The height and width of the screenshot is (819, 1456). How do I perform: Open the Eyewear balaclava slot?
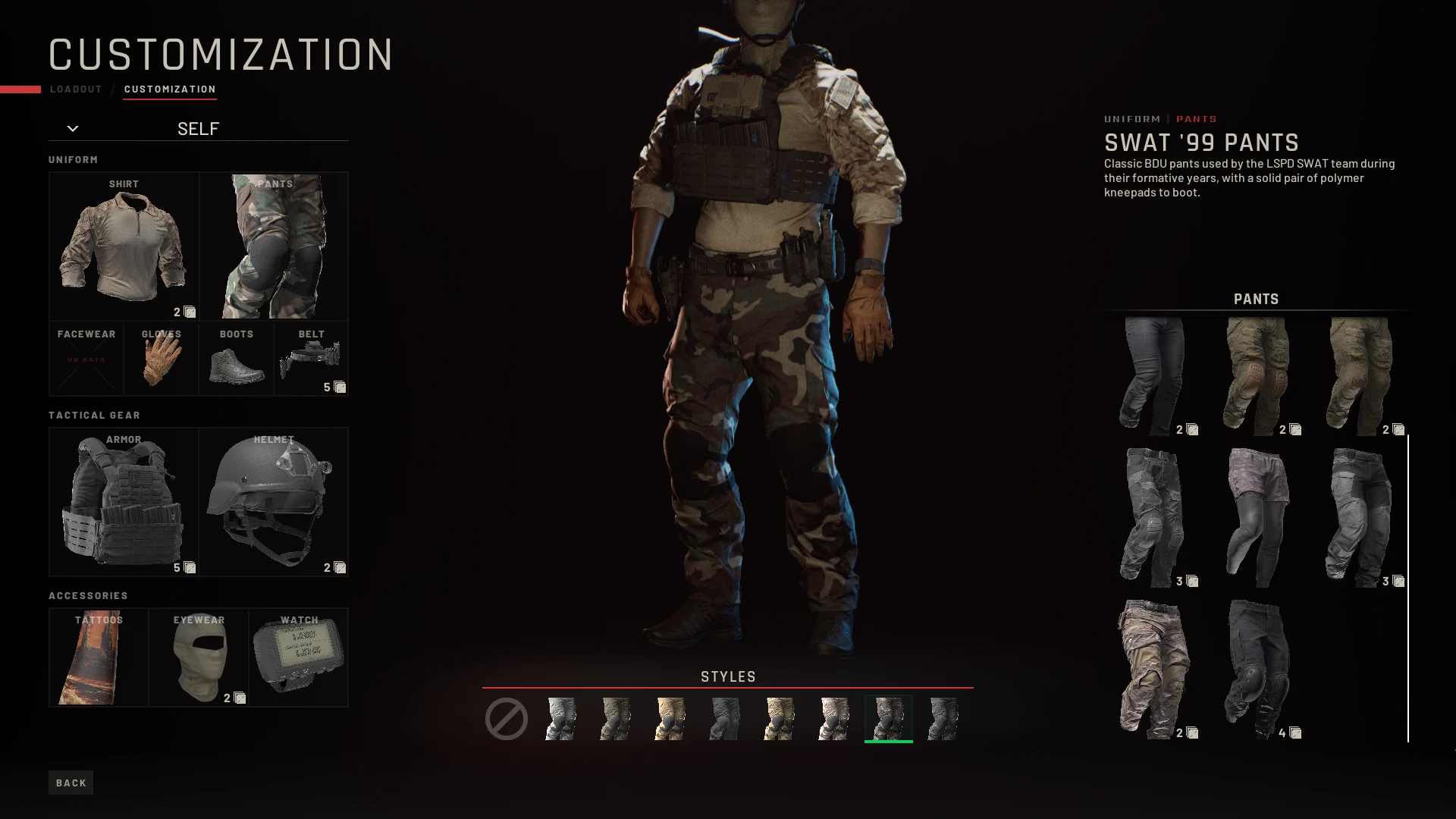(x=199, y=656)
